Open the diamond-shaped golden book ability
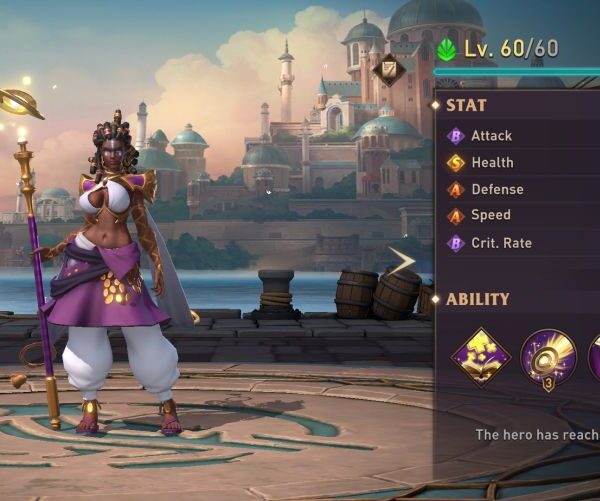 [481, 357]
